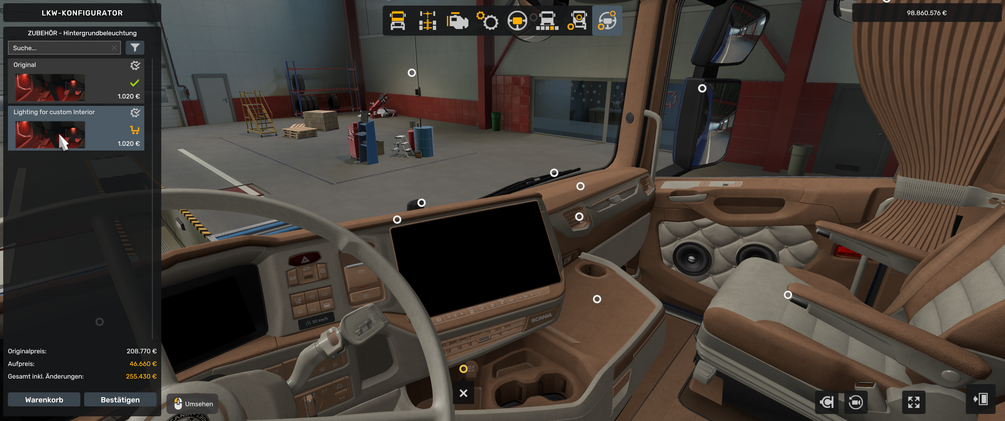Confirm changes with Bestätigen
1005x421 pixels.
point(120,399)
